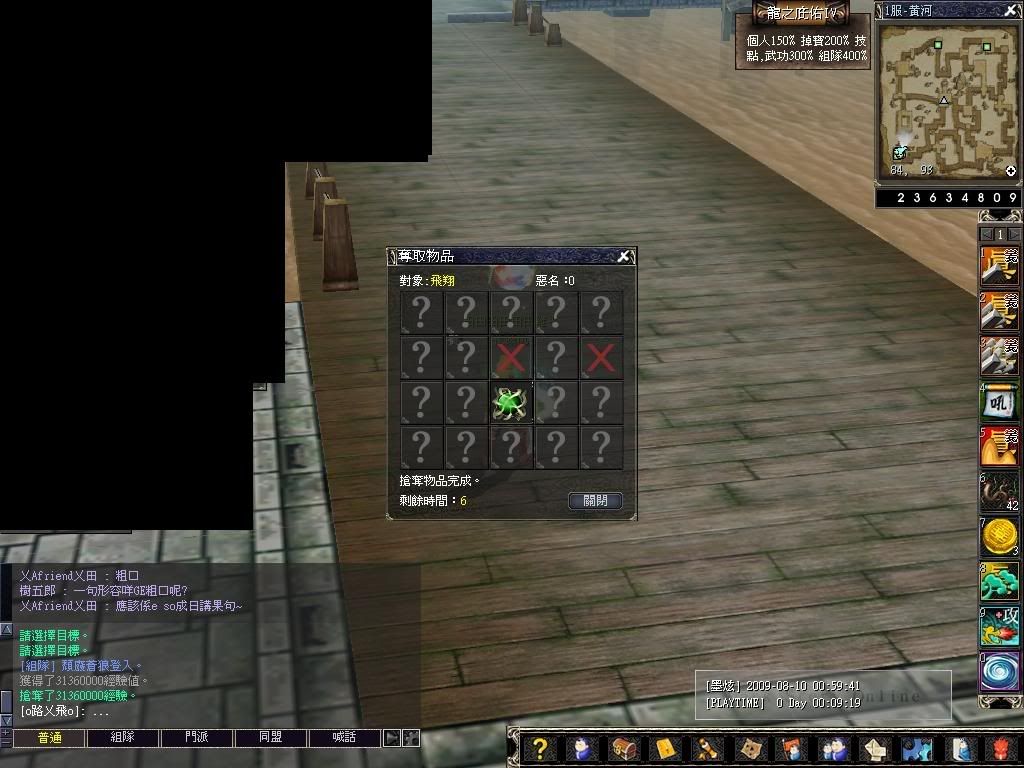Activate the blue swirl skill in hotbar
1024x768 pixels.
pos(999,671)
